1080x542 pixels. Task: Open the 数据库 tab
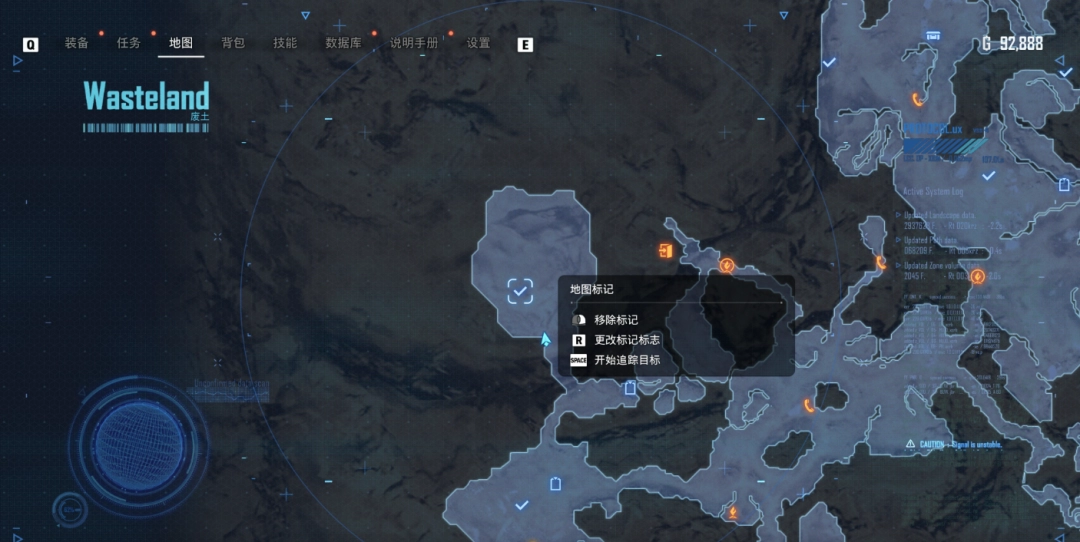point(343,43)
